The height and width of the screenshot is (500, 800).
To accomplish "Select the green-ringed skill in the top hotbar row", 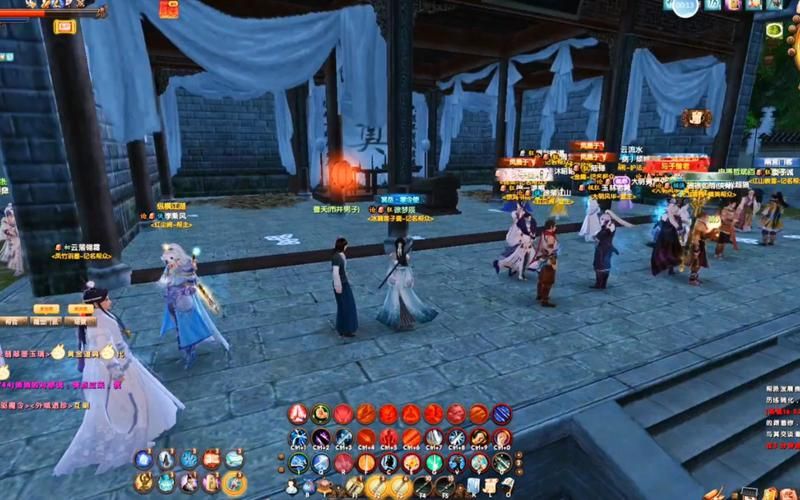I will click(320, 413).
